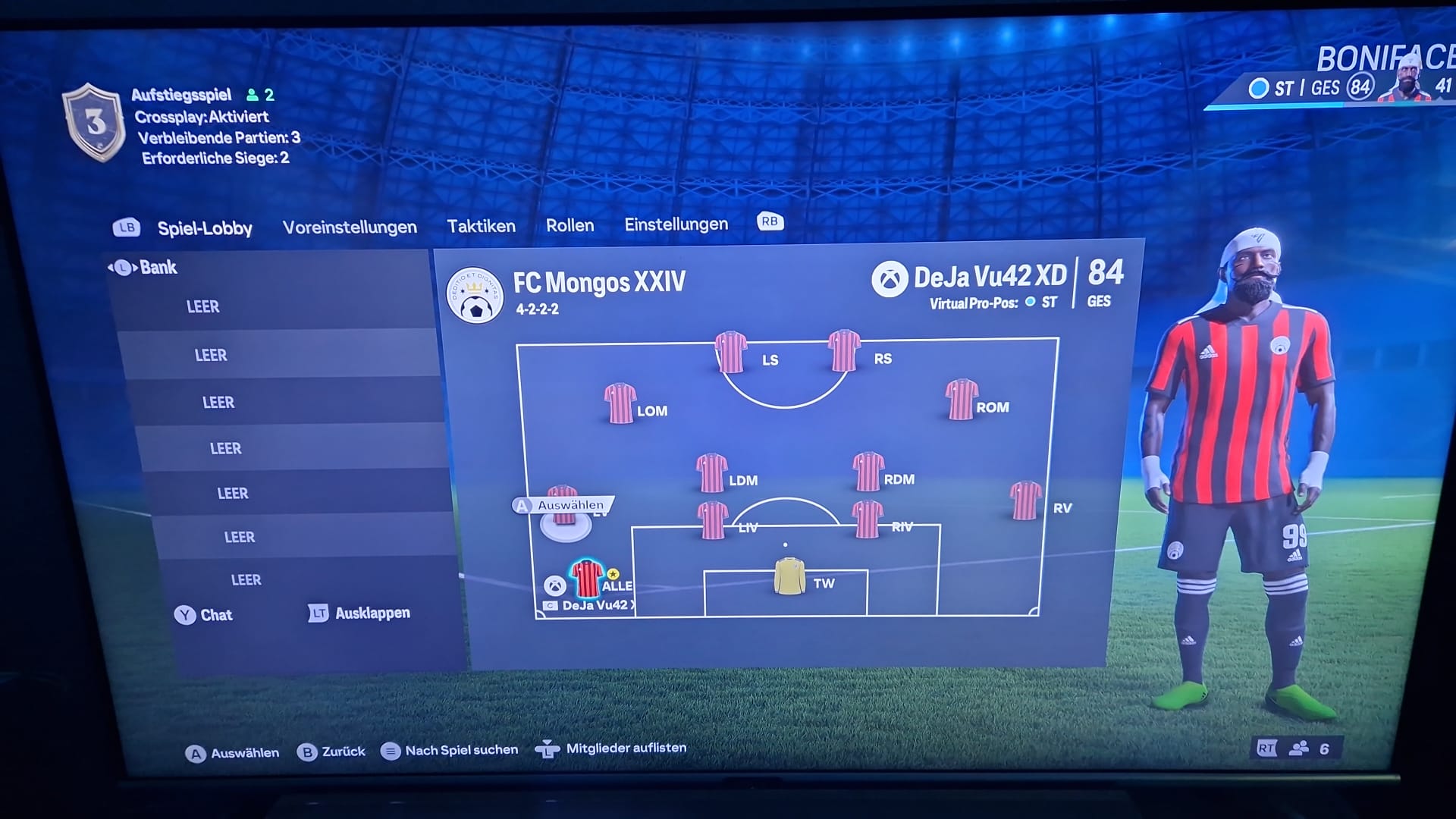Select the ALLE player shirt
The height and width of the screenshot is (819, 1456).
pos(587,580)
